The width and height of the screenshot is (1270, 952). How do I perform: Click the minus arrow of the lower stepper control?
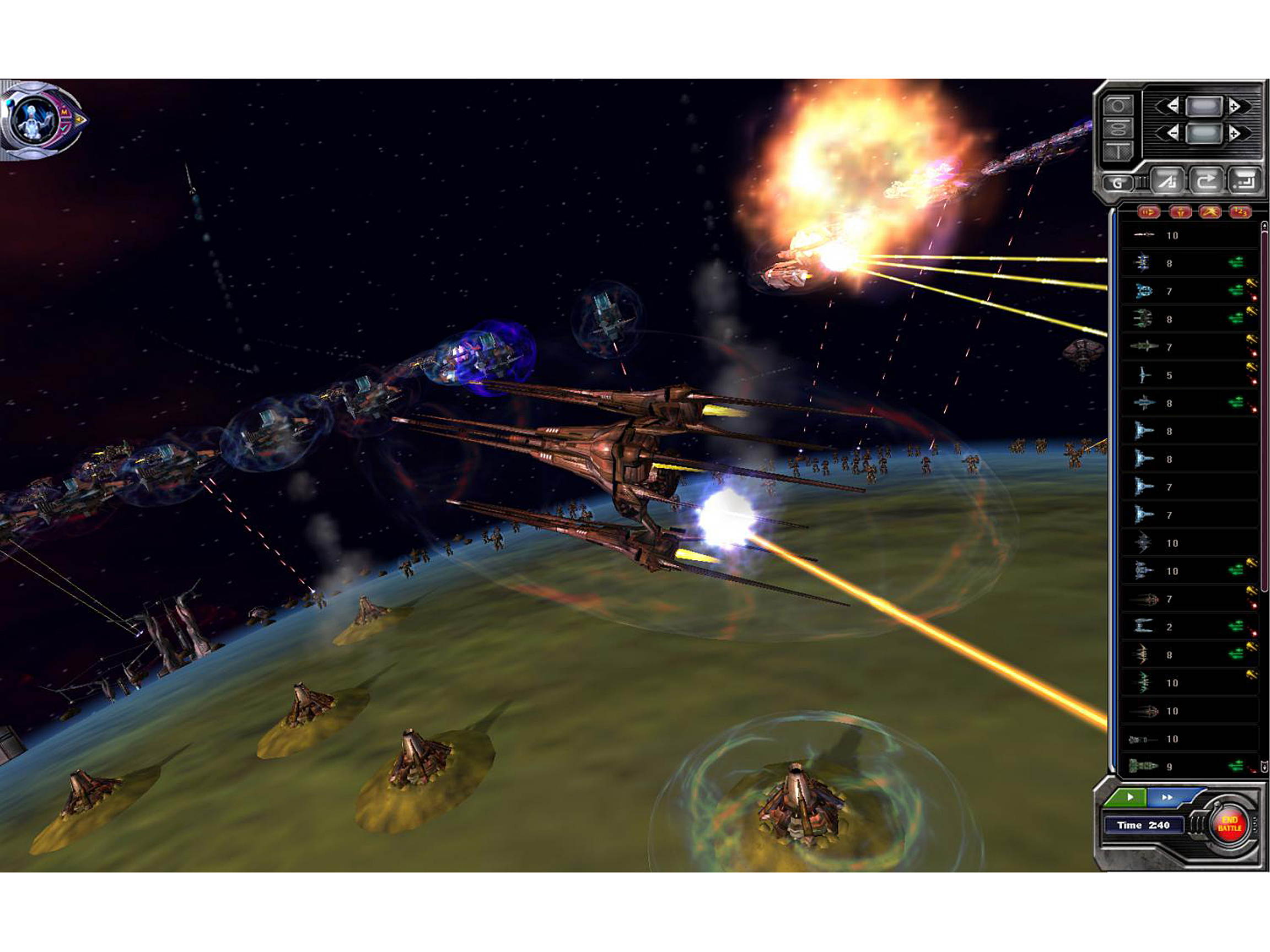point(1174,133)
